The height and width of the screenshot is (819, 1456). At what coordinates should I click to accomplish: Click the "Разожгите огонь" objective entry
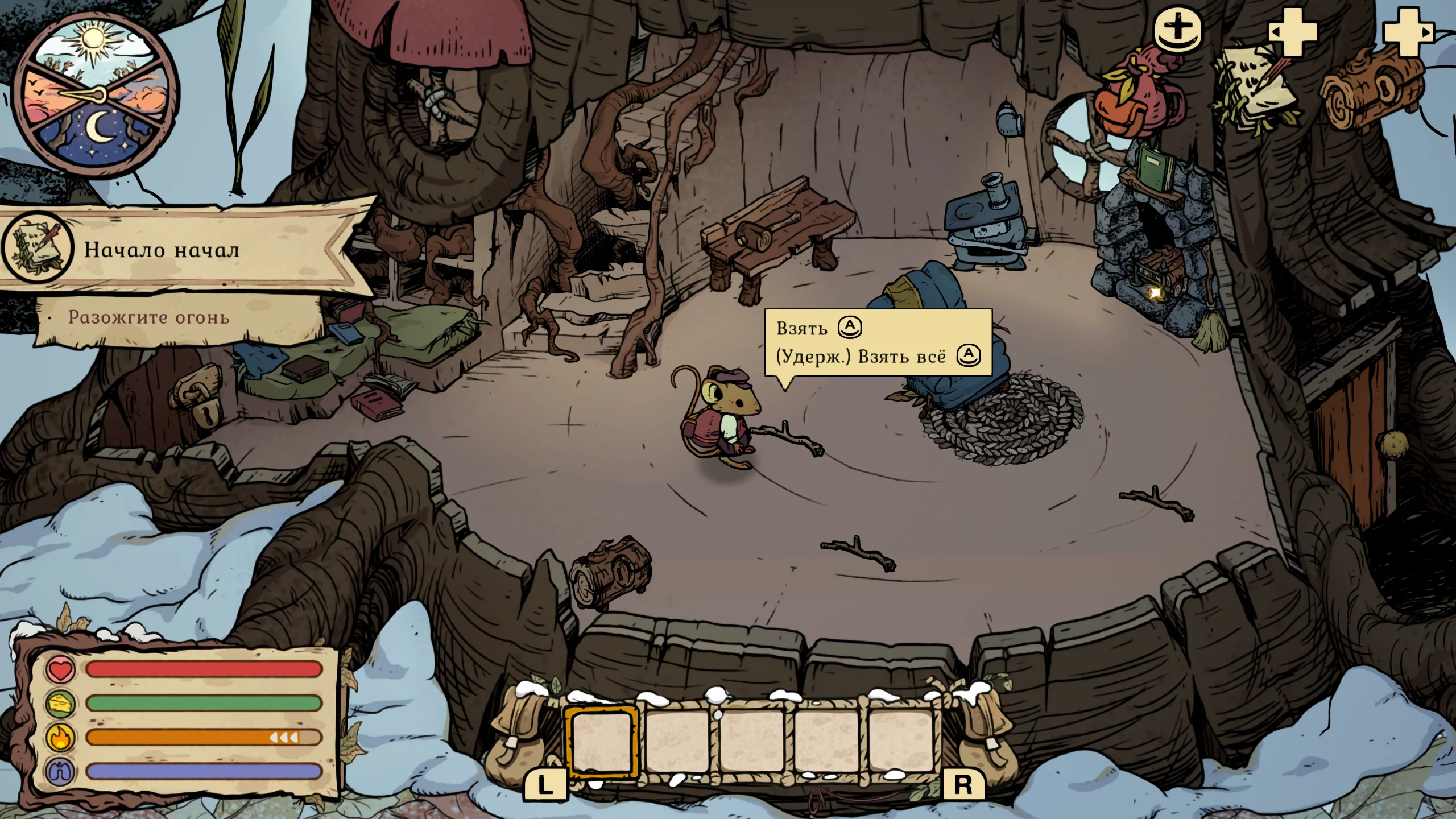point(149,317)
